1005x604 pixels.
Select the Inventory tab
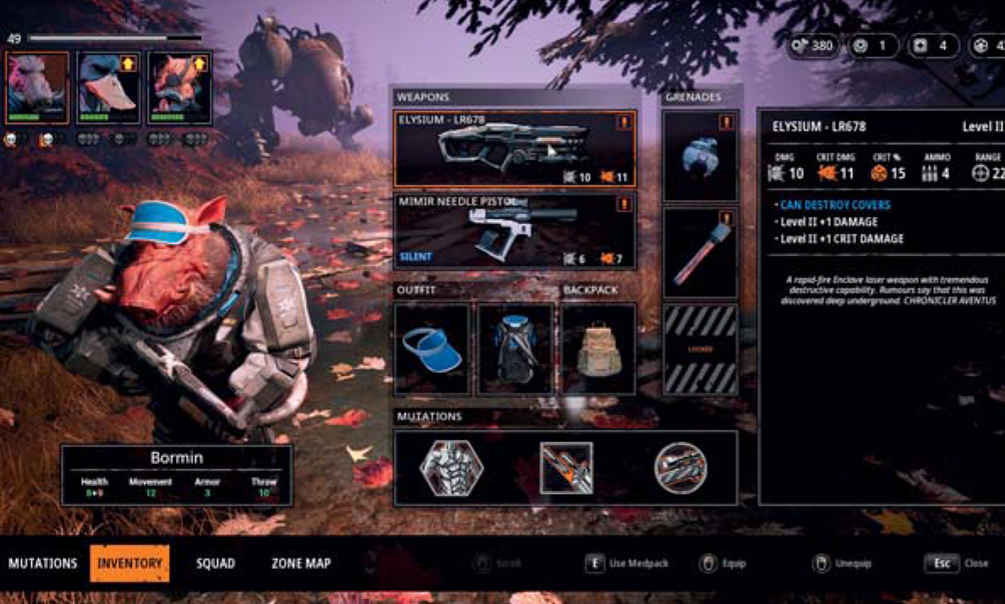(130, 564)
